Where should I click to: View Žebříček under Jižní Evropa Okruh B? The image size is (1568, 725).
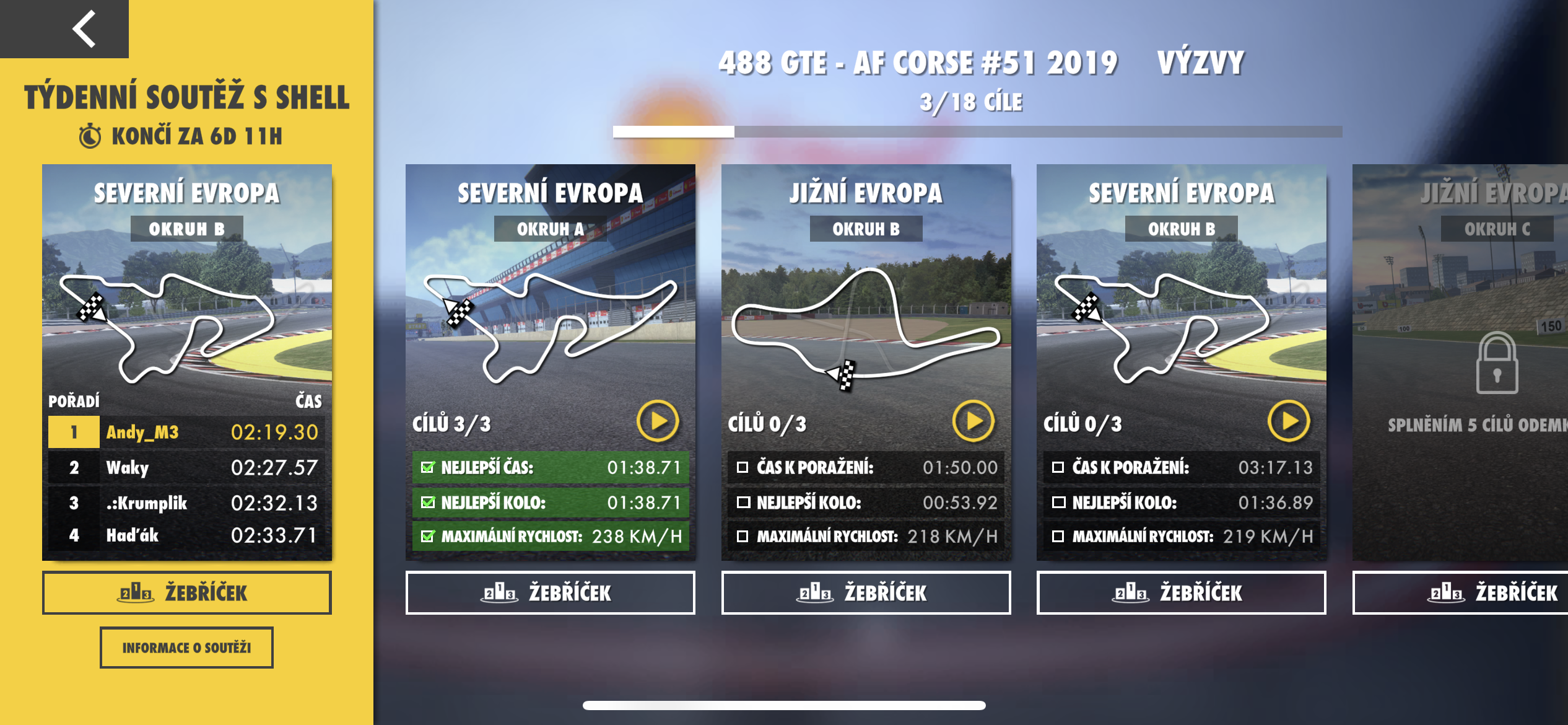866,593
